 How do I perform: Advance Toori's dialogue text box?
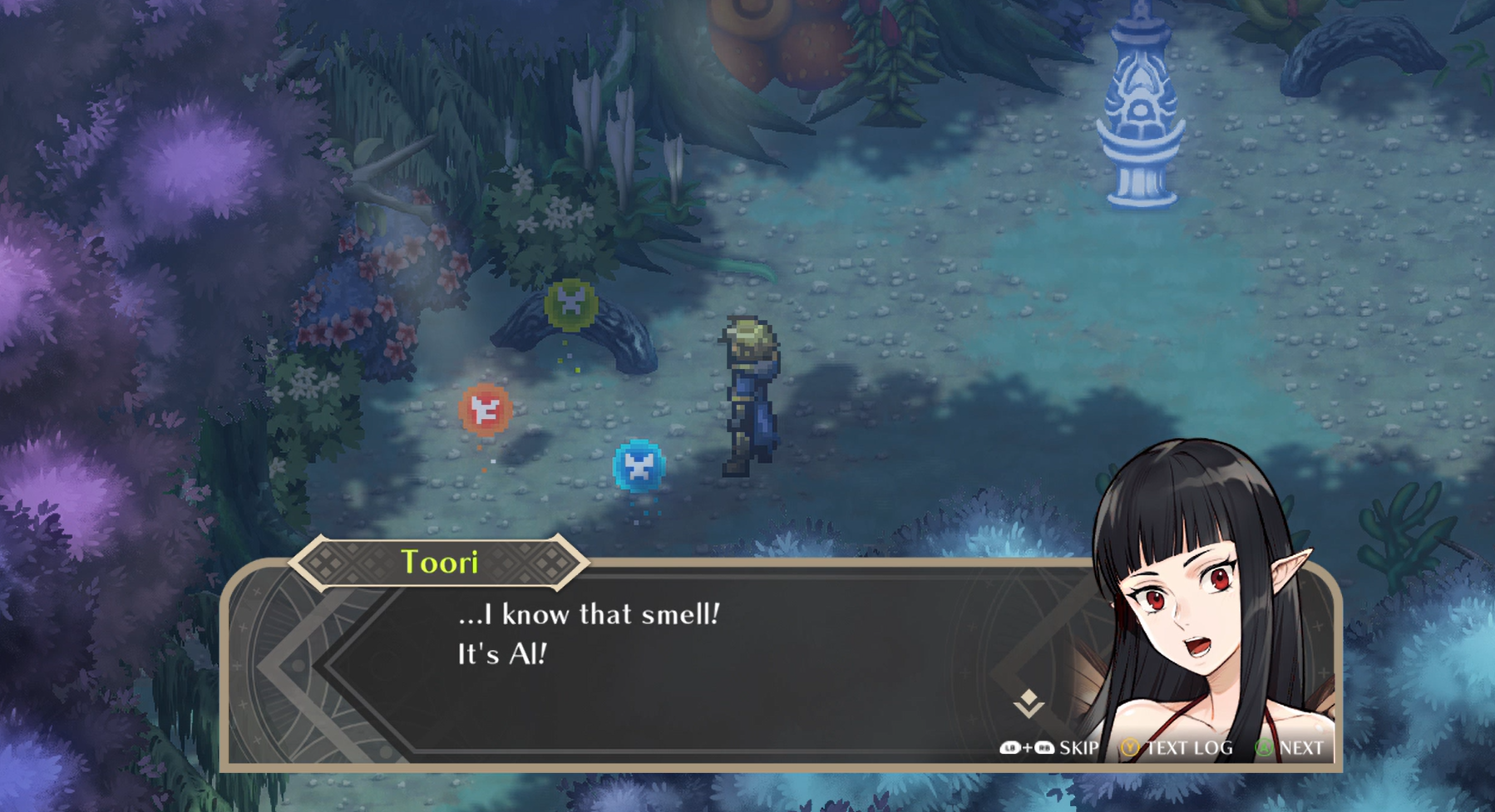(x=1290, y=748)
